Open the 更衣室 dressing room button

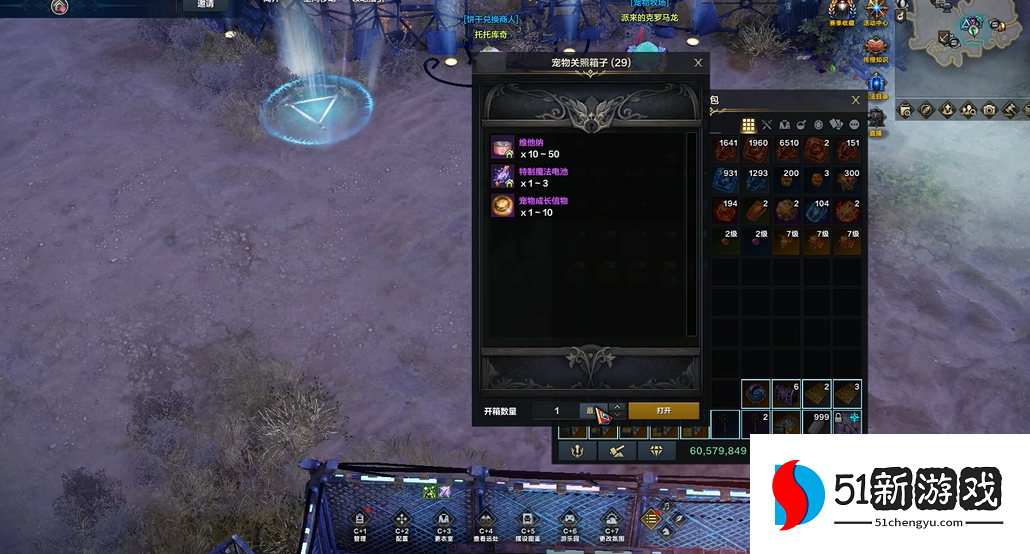443,521
